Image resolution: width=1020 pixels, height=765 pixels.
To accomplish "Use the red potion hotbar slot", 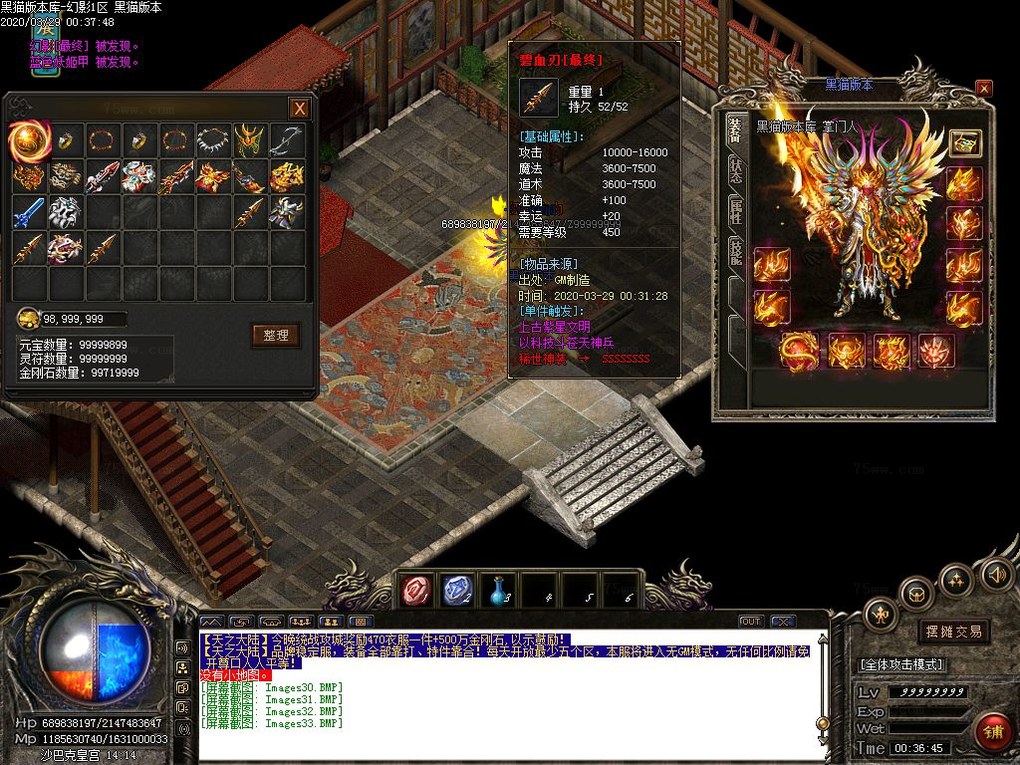I will [416, 591].
